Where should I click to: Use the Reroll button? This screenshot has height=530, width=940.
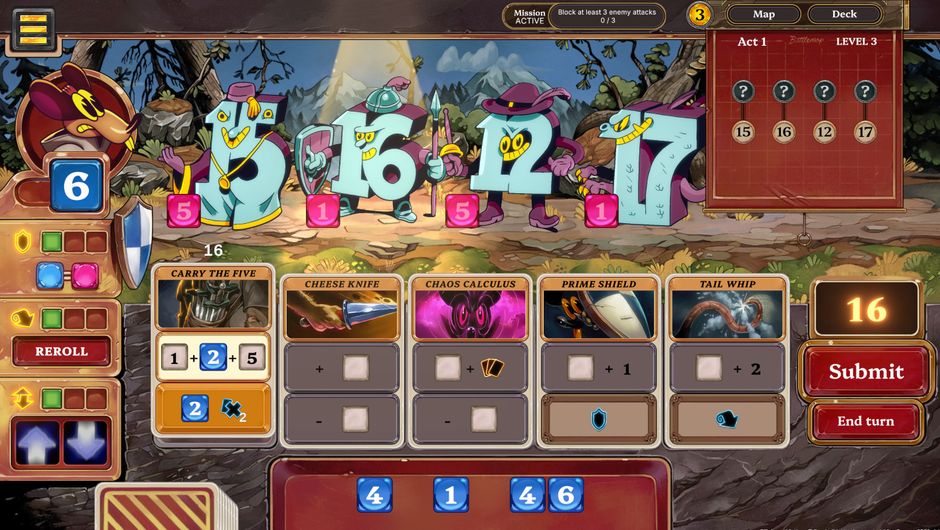pos(61,352)
